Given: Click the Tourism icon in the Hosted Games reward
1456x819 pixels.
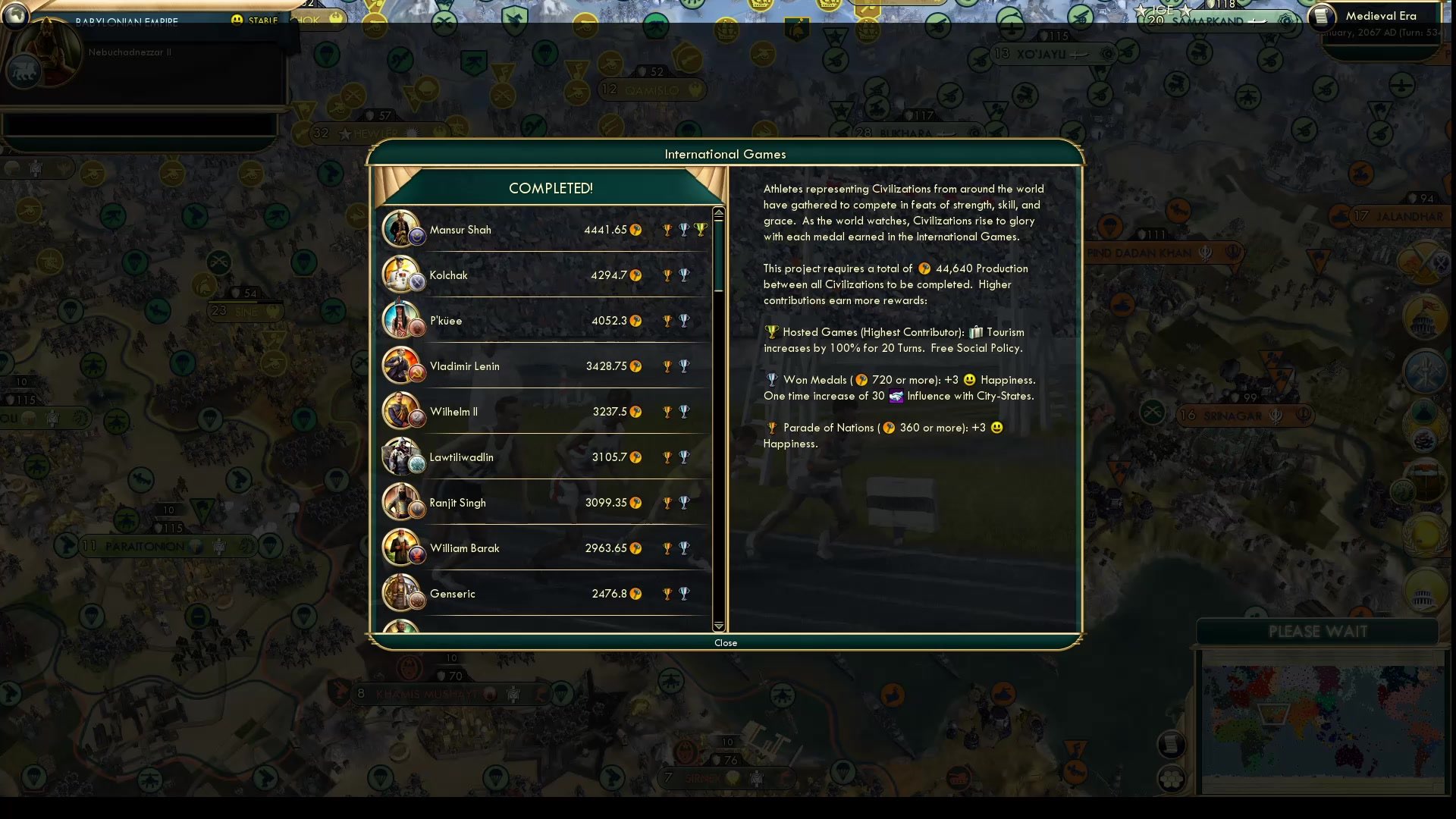Looking at the screenshot, I should [975, 331].
